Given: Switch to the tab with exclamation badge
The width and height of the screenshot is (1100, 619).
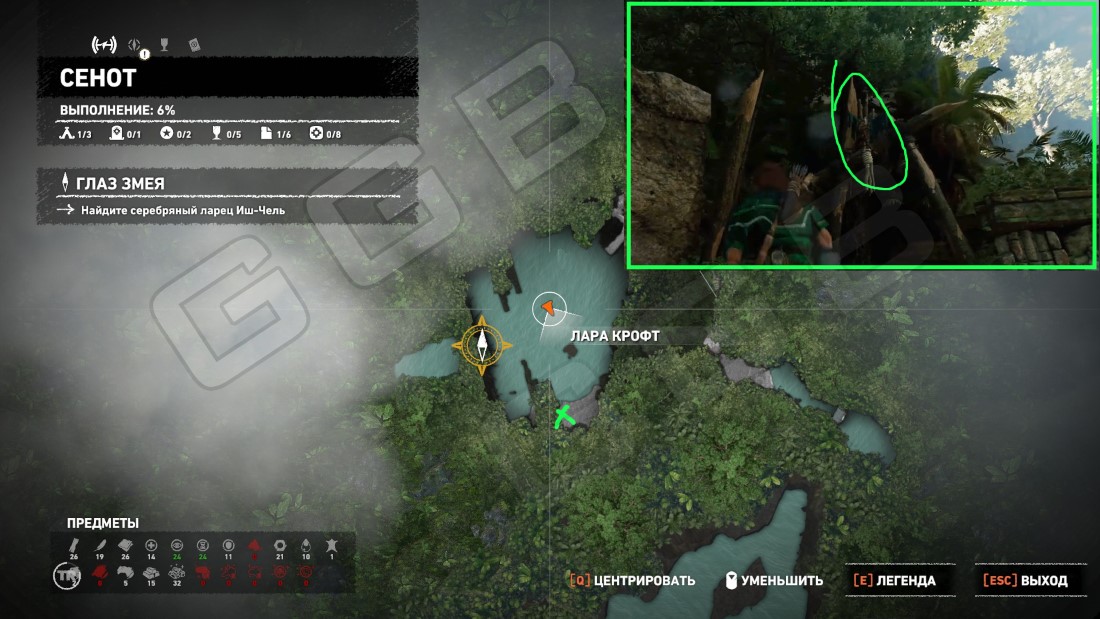Looking at the screenshot, I should [x=137, y=46].
